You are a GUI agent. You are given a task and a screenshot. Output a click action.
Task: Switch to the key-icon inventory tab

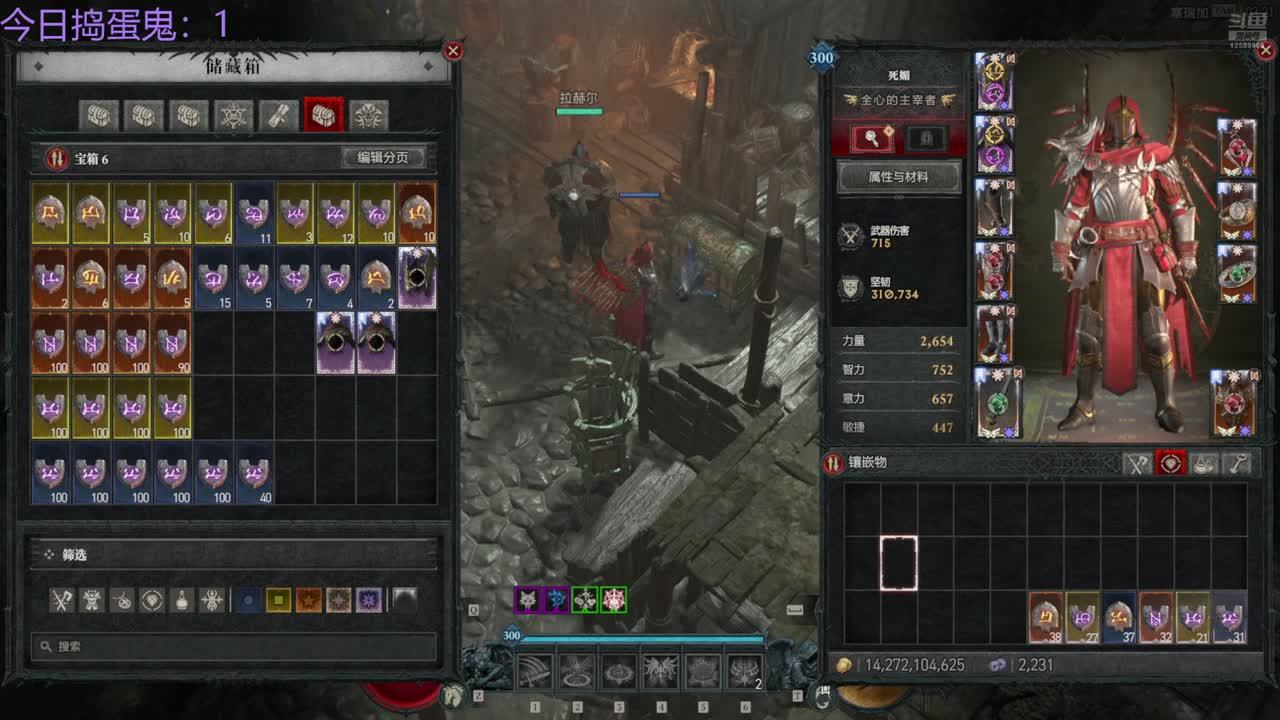[x=1237, y=463]
